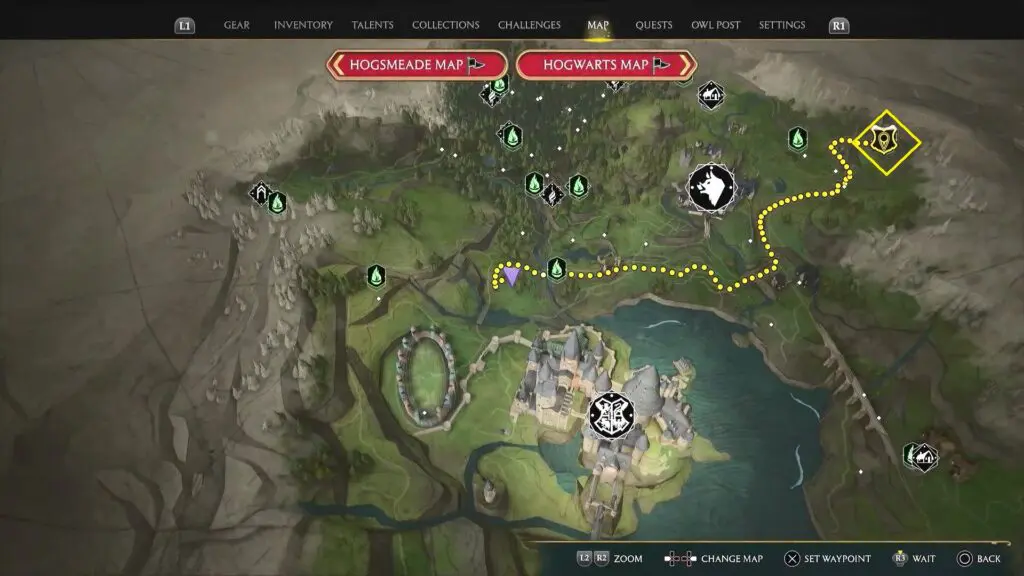Viewport: 1024px width, 576px height.
Task: Open the Collections tab
Action: [x=445, y=25]
